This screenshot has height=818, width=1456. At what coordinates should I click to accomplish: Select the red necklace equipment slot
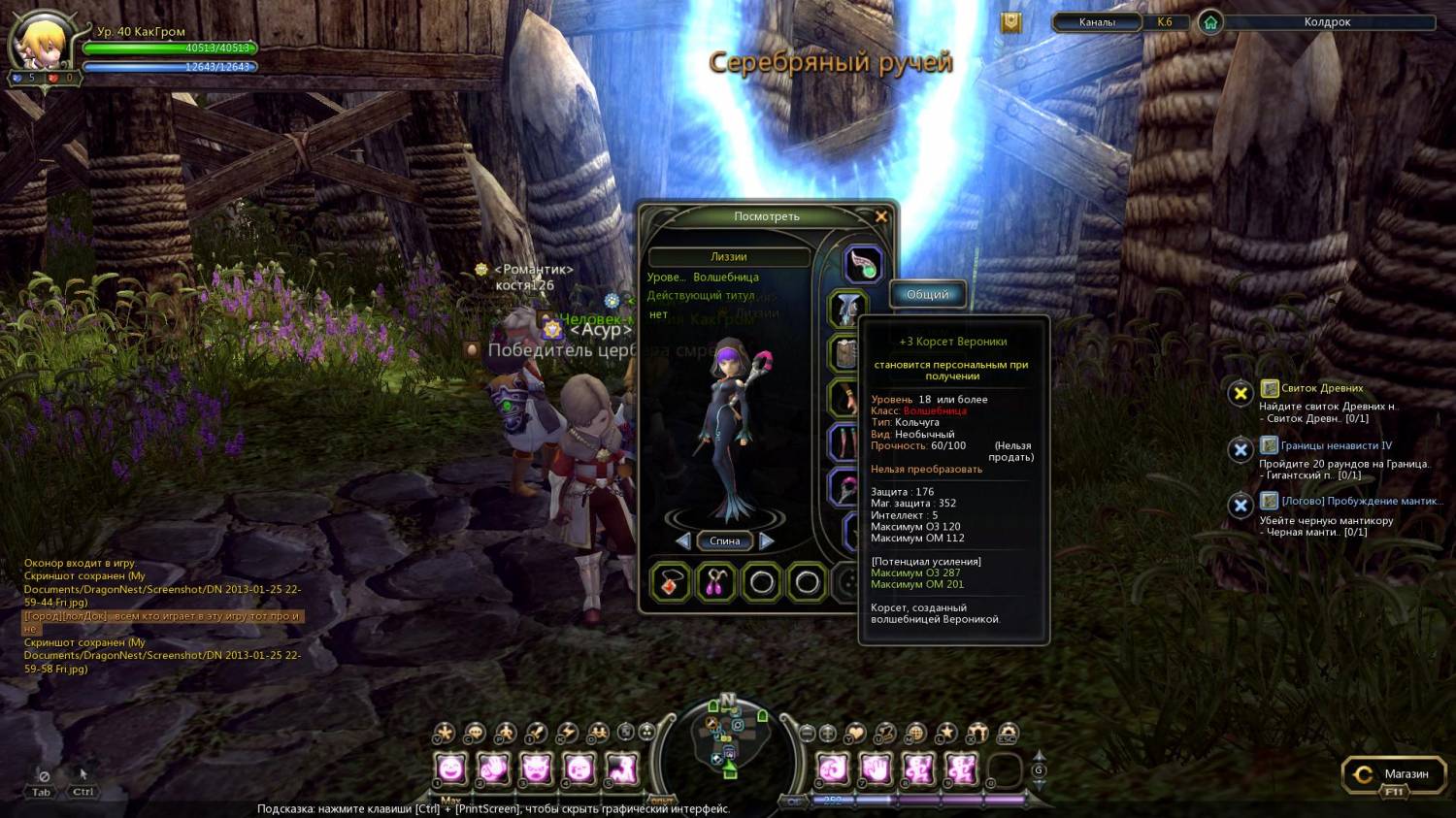(671, 582)
